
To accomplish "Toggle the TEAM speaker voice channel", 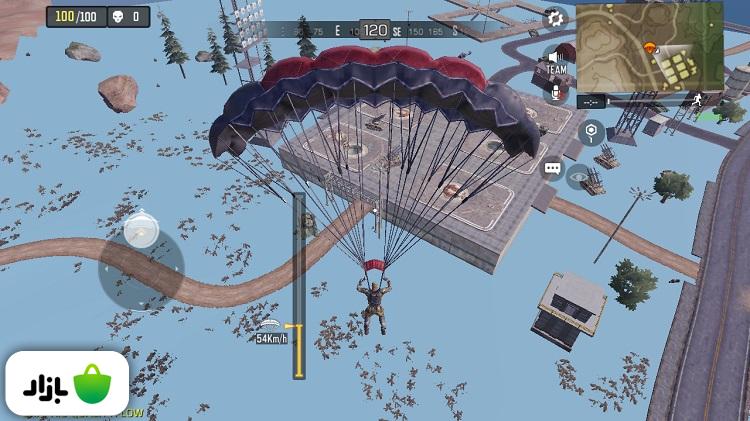I will tap(556, 62).
